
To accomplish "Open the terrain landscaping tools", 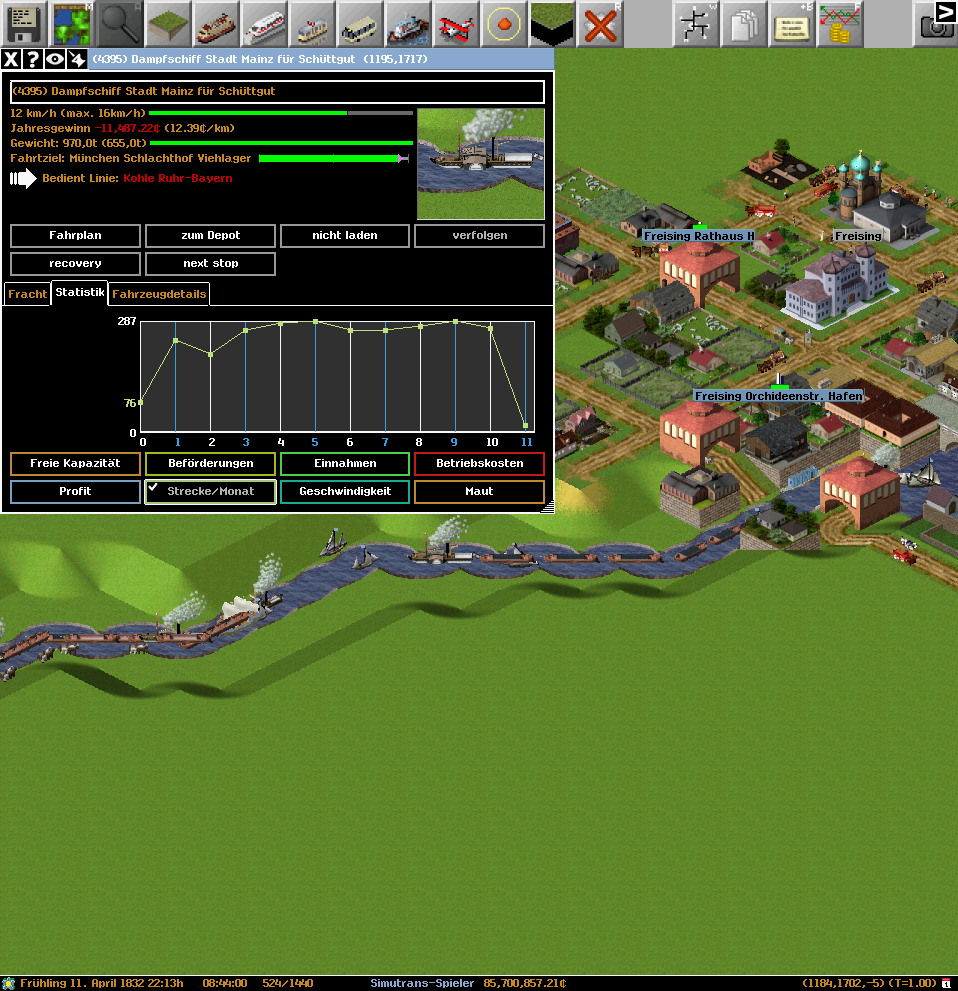I will click(x=168, y=24).
